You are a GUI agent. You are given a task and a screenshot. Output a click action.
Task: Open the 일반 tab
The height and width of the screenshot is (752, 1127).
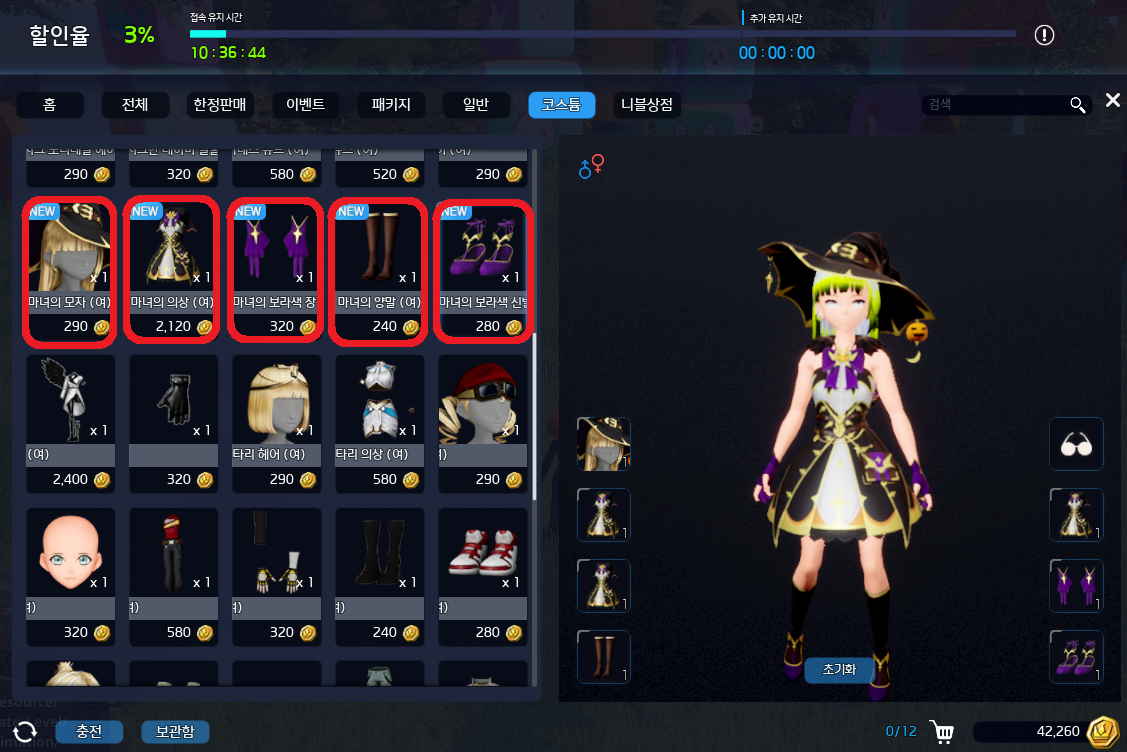pyautogui.click(x=476, y=105)
